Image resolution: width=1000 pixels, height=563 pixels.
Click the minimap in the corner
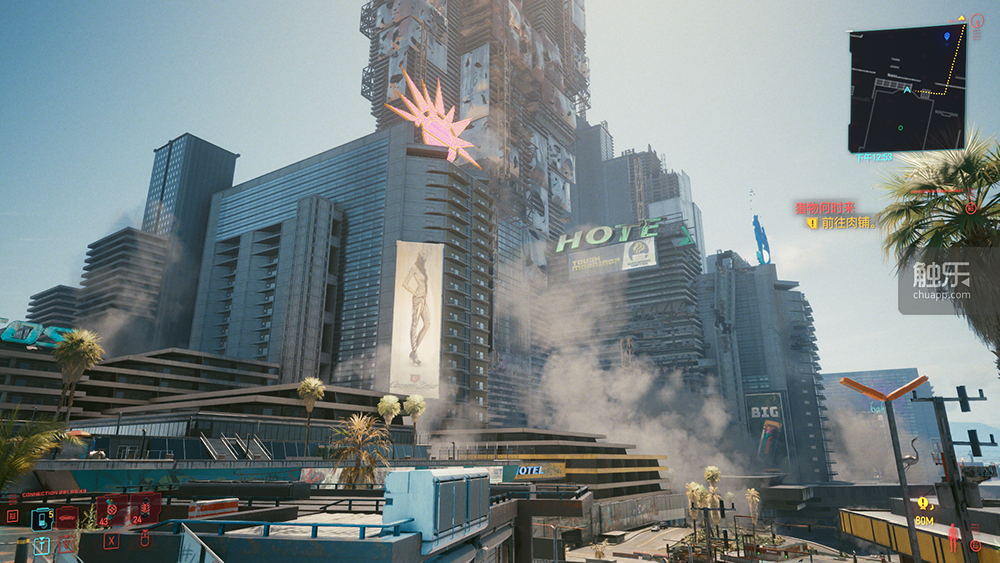click(906, 88)
